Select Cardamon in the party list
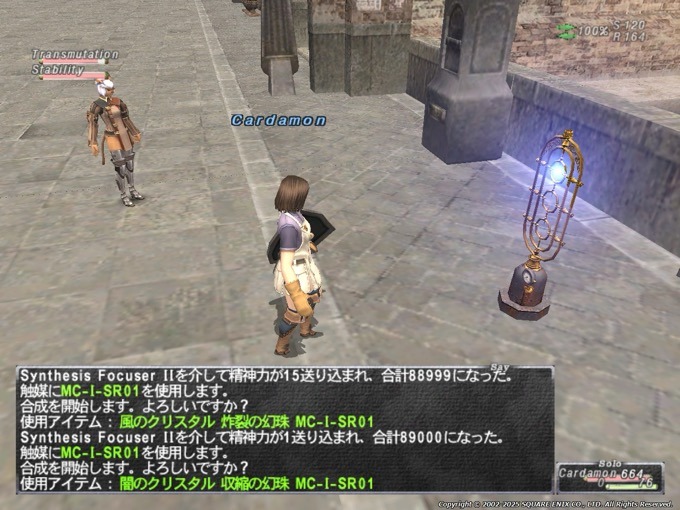Viewport: 680px width, 510px height. tap(590, 473)
